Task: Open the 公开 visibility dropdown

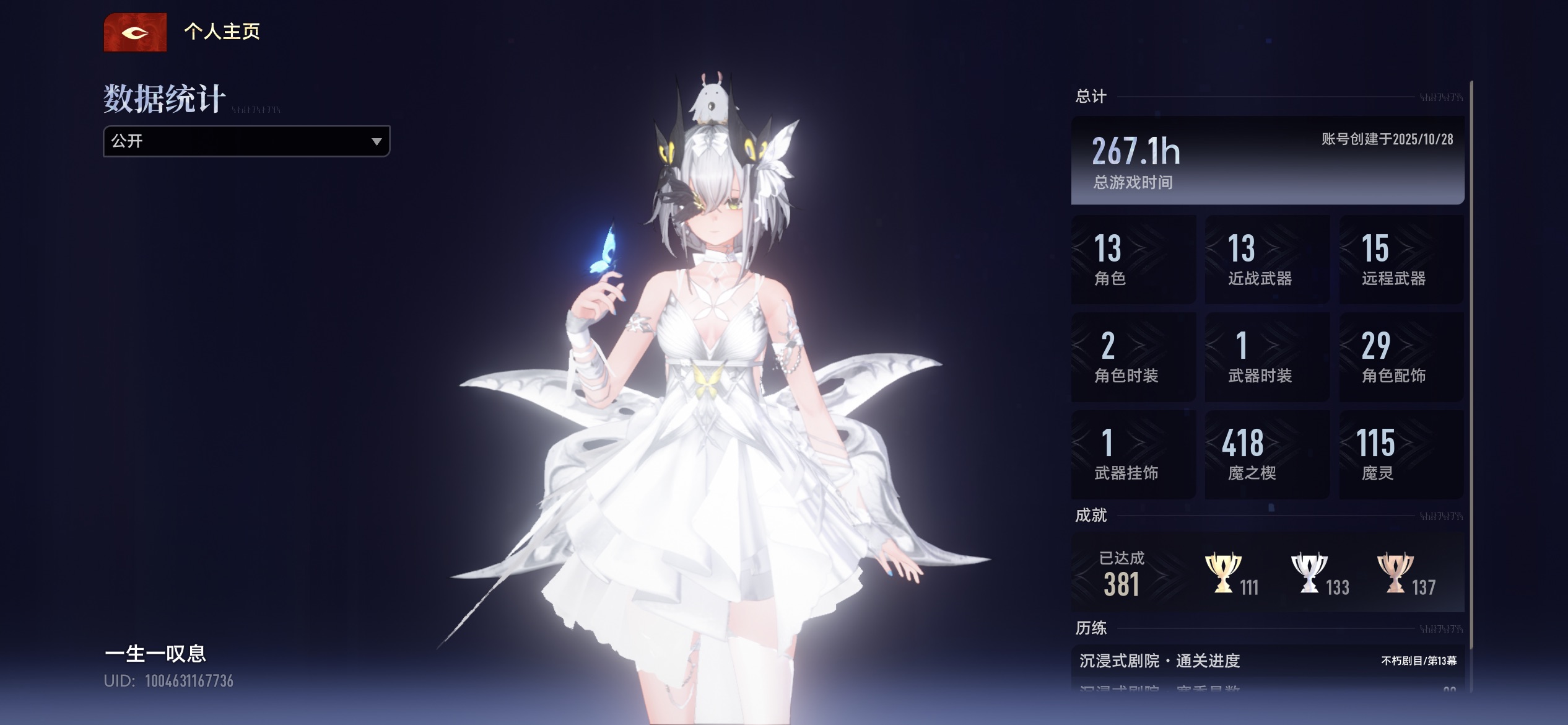Action: click(x=246, y=141)
